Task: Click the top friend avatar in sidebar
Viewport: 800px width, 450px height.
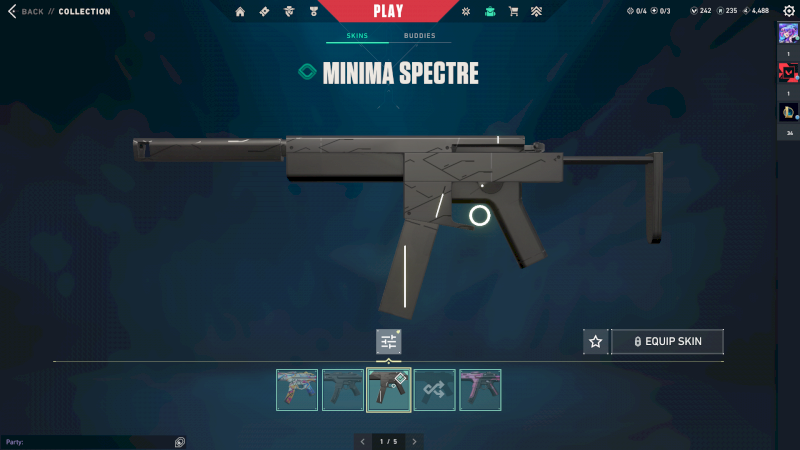Action: point(788,33)
